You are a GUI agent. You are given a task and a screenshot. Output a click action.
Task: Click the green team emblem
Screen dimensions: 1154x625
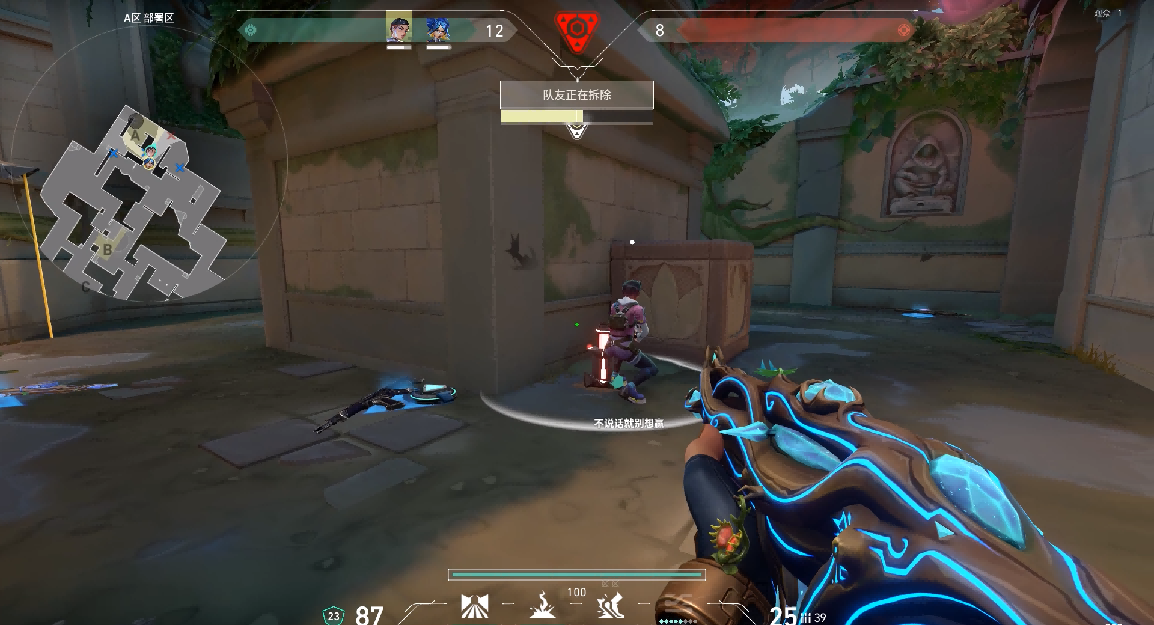point(252,30)
